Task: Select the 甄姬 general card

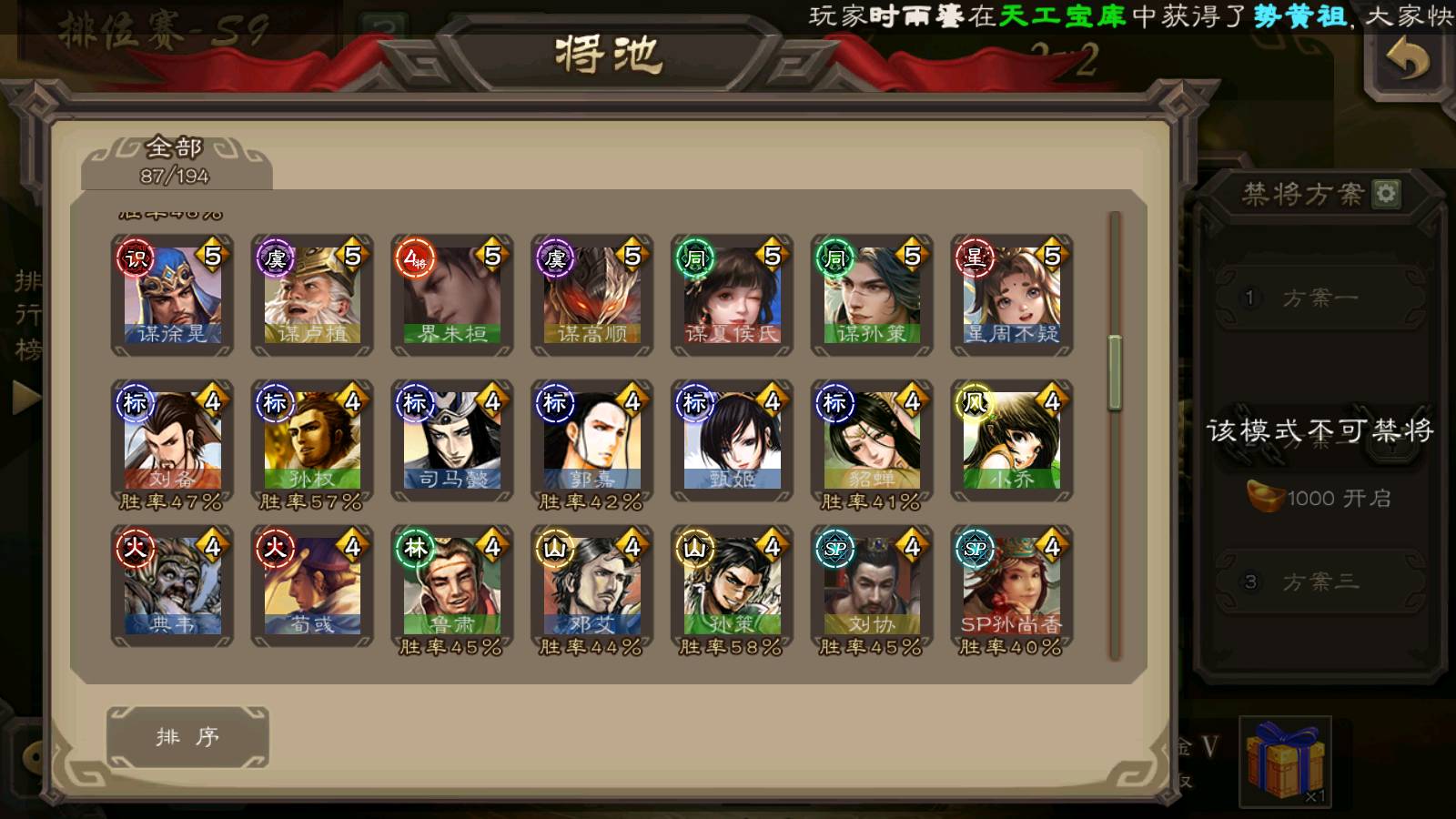Action: click(x=732, y=440)
